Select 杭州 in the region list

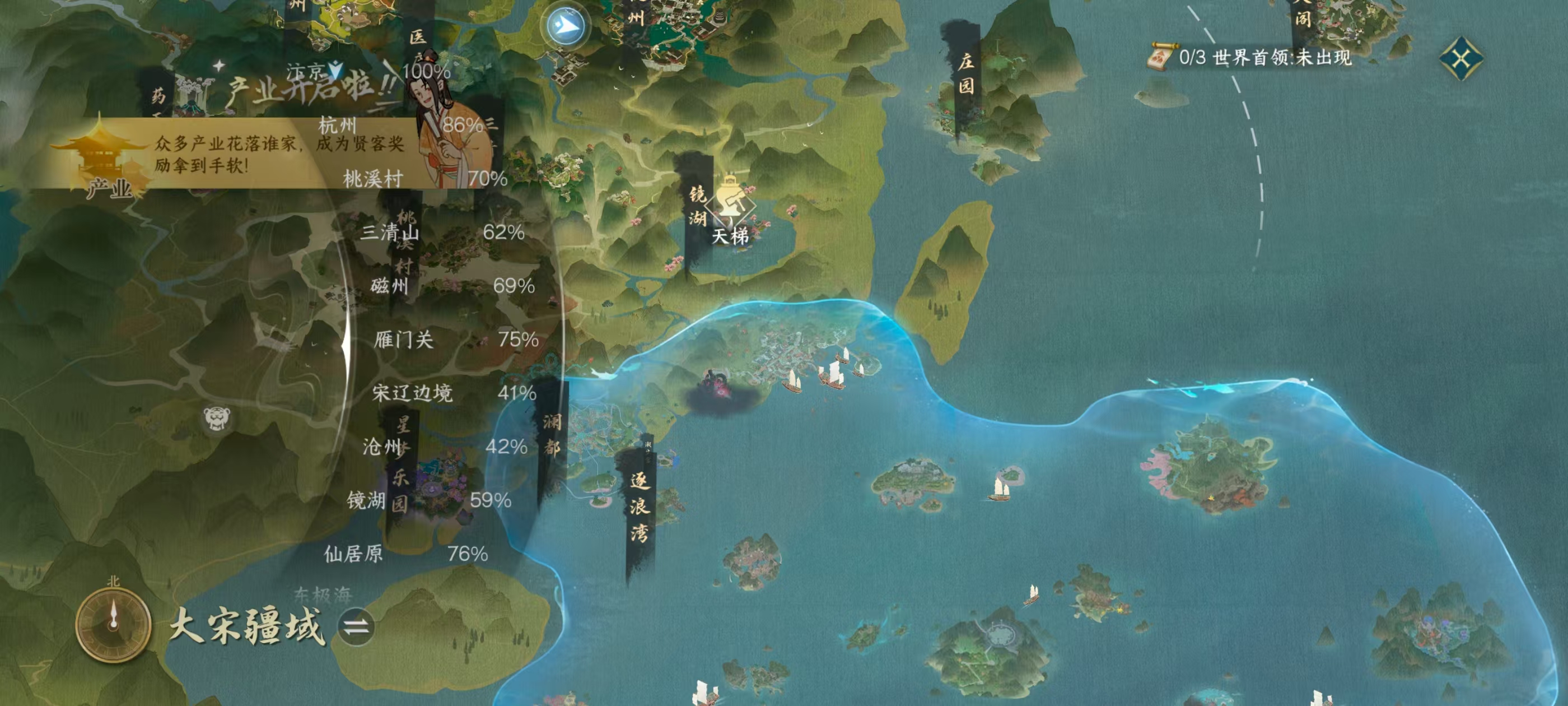(x=337, y=126)
